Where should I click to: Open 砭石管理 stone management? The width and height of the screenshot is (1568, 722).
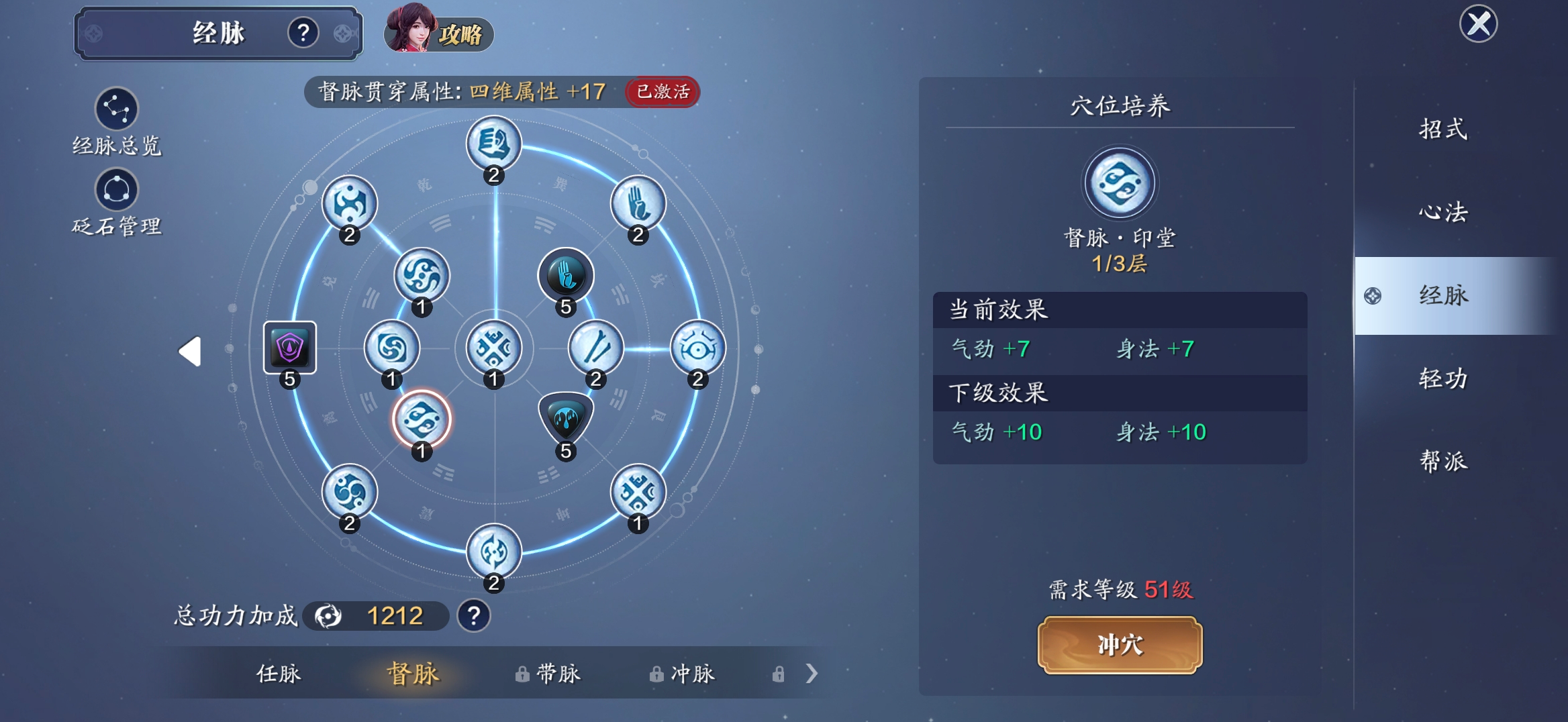click(116, 190)
